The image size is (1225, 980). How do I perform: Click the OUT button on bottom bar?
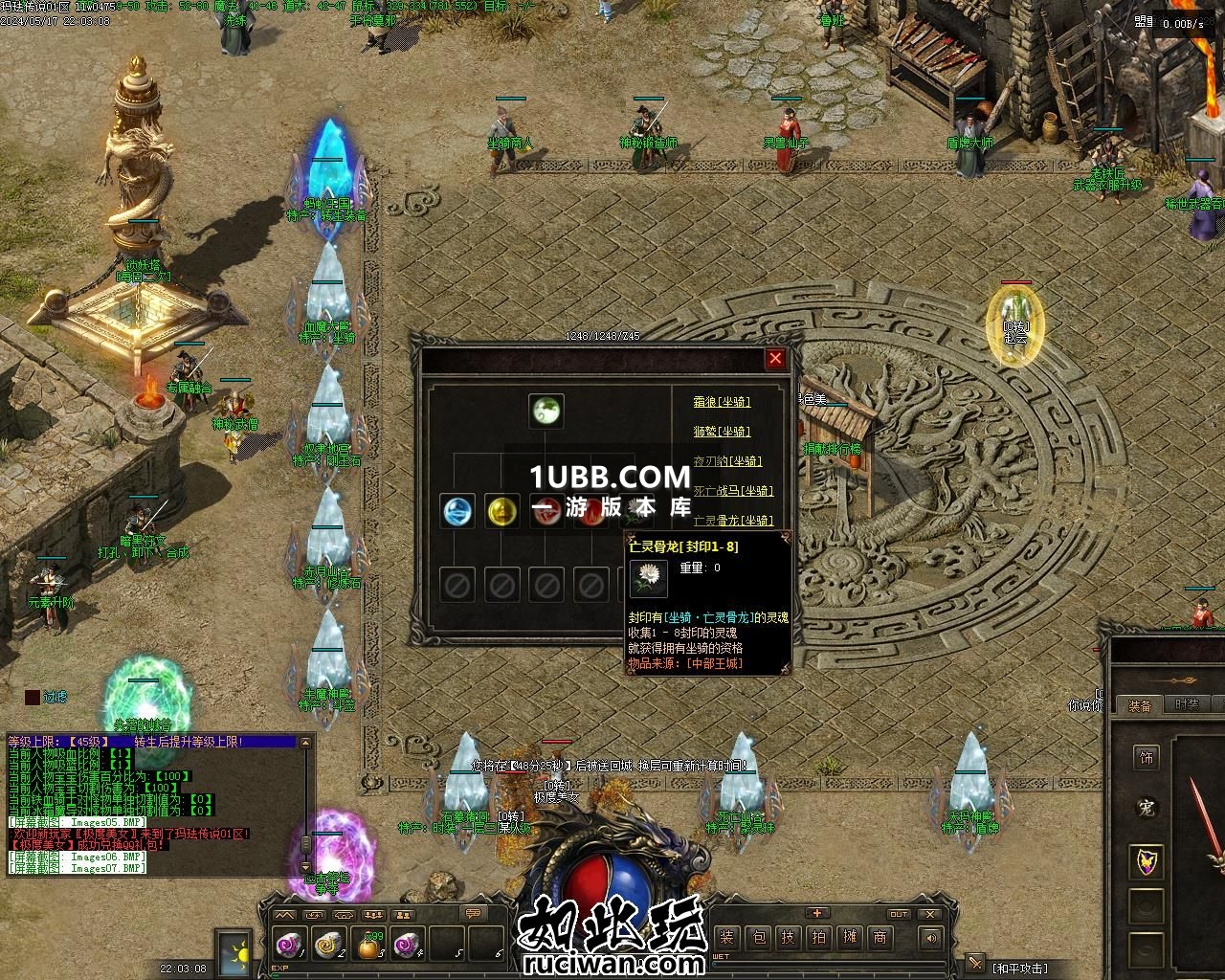(x=898, y=914)
